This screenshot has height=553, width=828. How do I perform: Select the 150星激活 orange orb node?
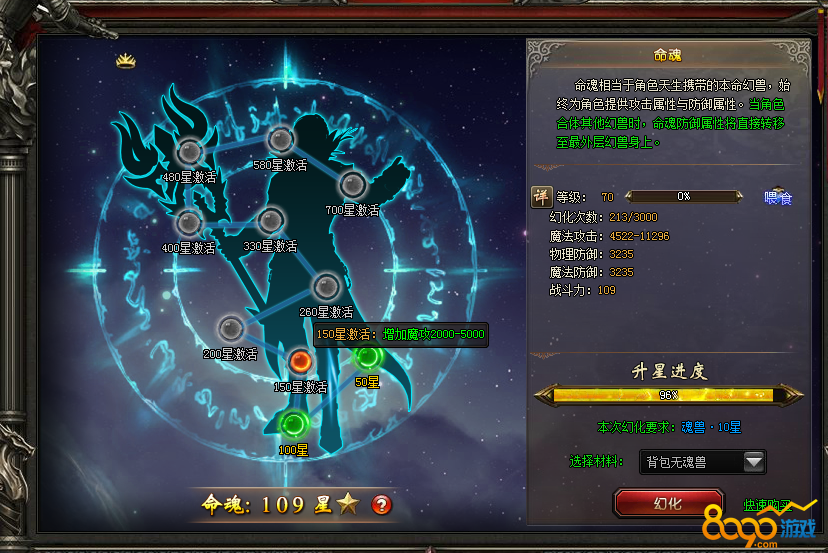pos(300,362)
